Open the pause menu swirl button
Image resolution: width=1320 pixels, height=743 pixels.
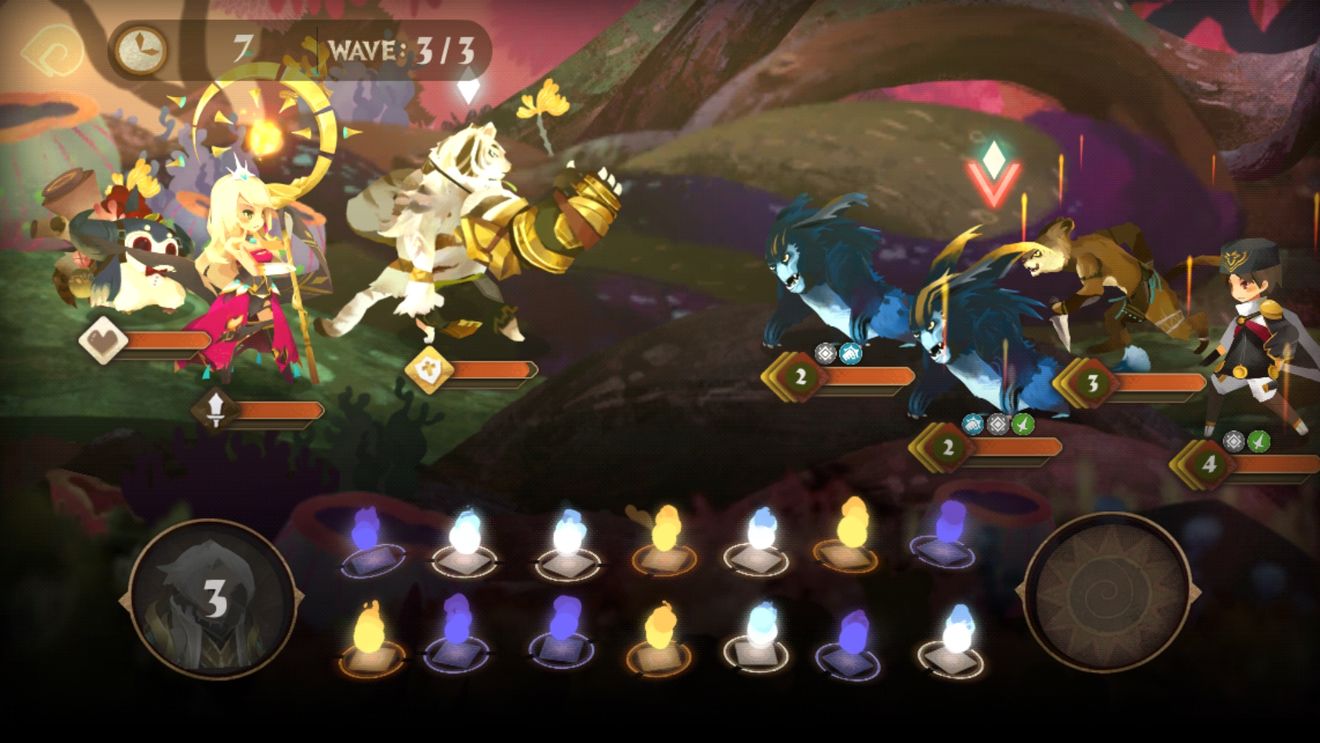click(x=52, y=49)
